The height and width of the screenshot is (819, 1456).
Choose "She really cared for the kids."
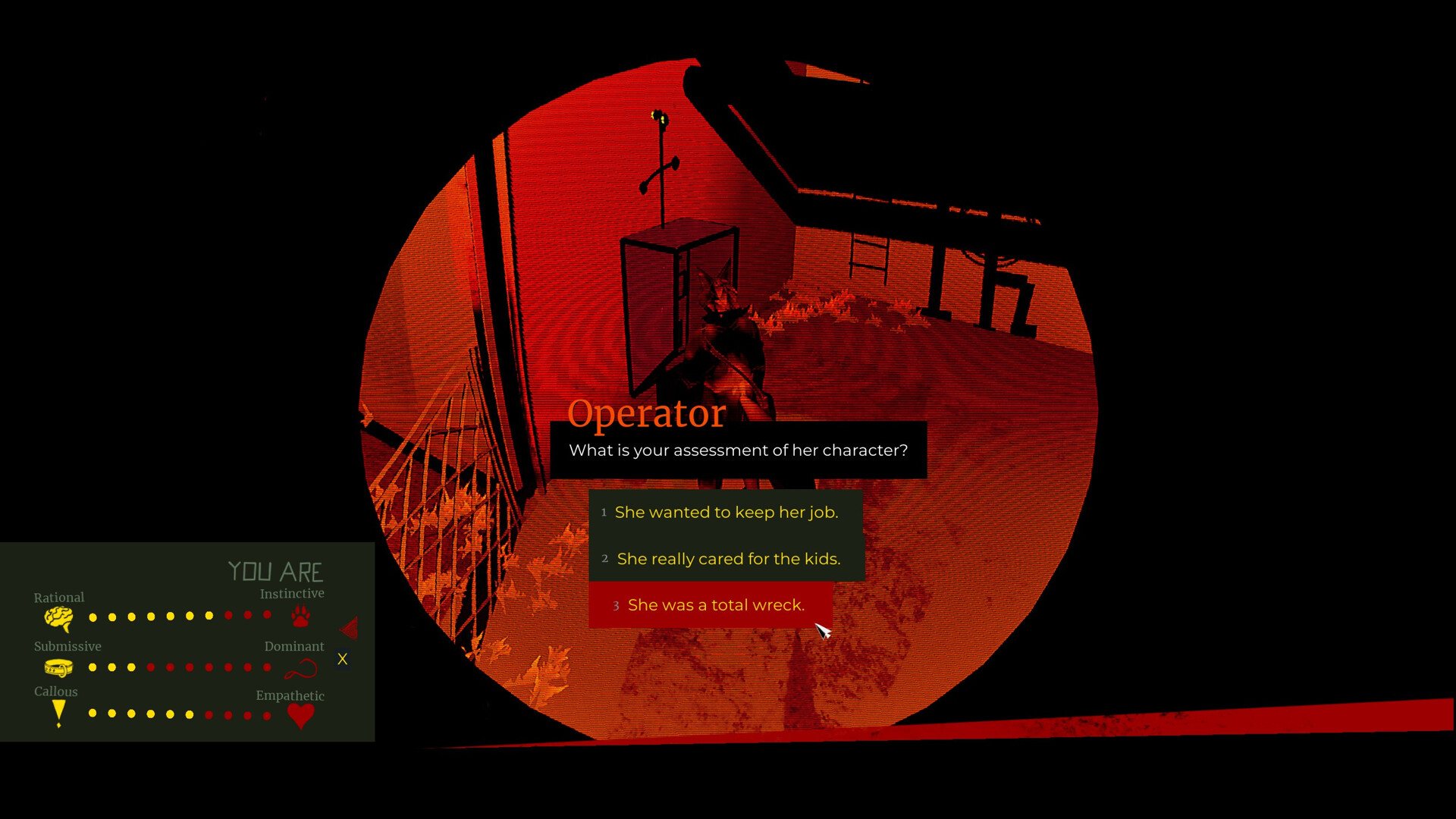click(x=728, y=559)
